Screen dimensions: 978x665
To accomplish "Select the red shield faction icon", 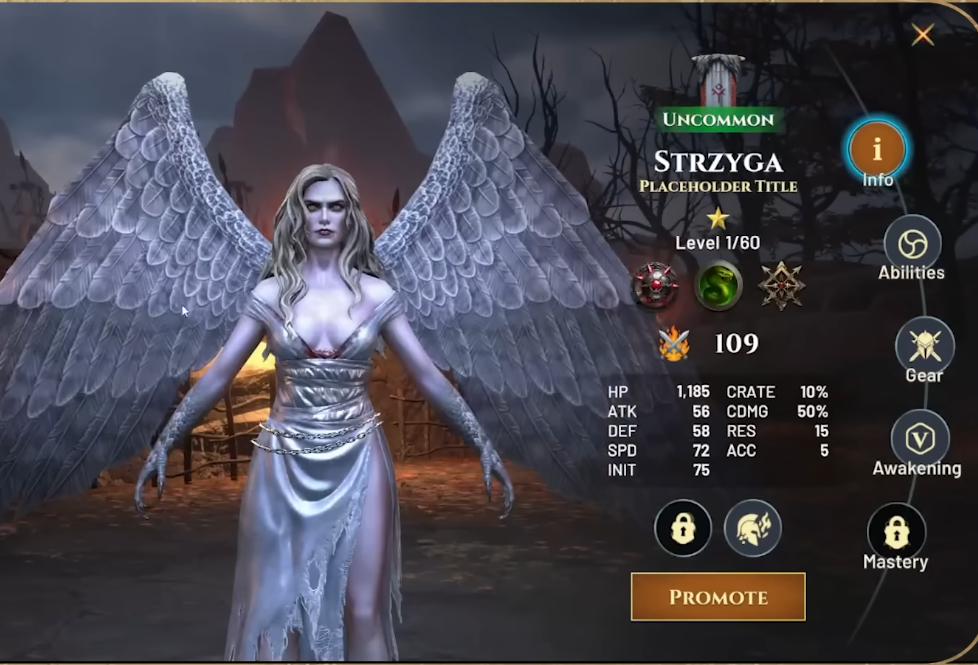I will [x=656, y=286].
